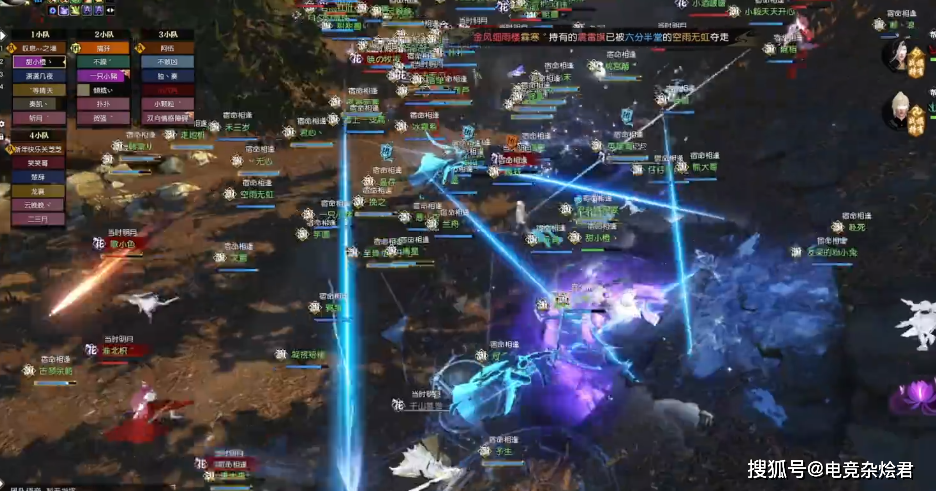Choose 等晴天 in the raid frame

[38, 90]
